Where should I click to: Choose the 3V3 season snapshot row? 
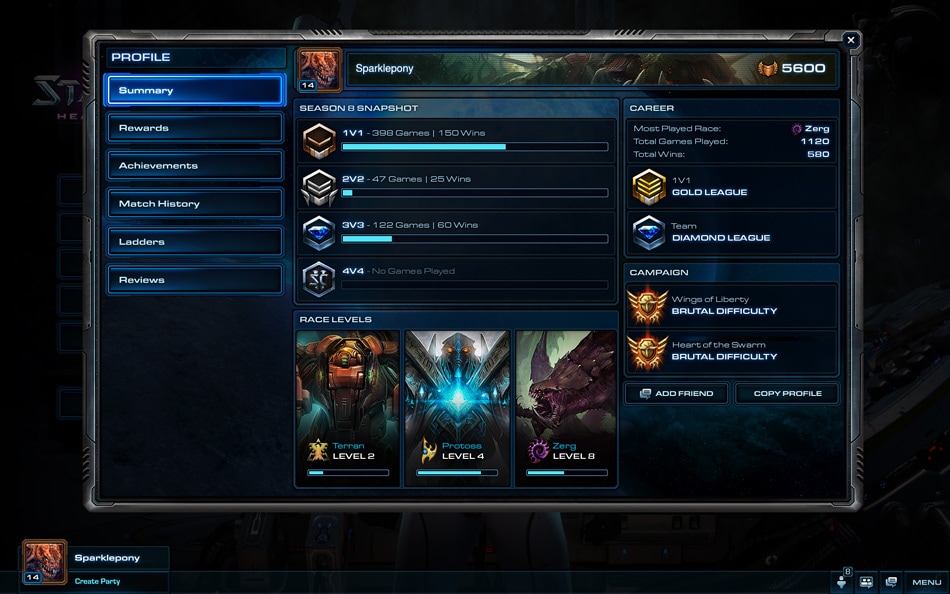click(x=457, y=232)
